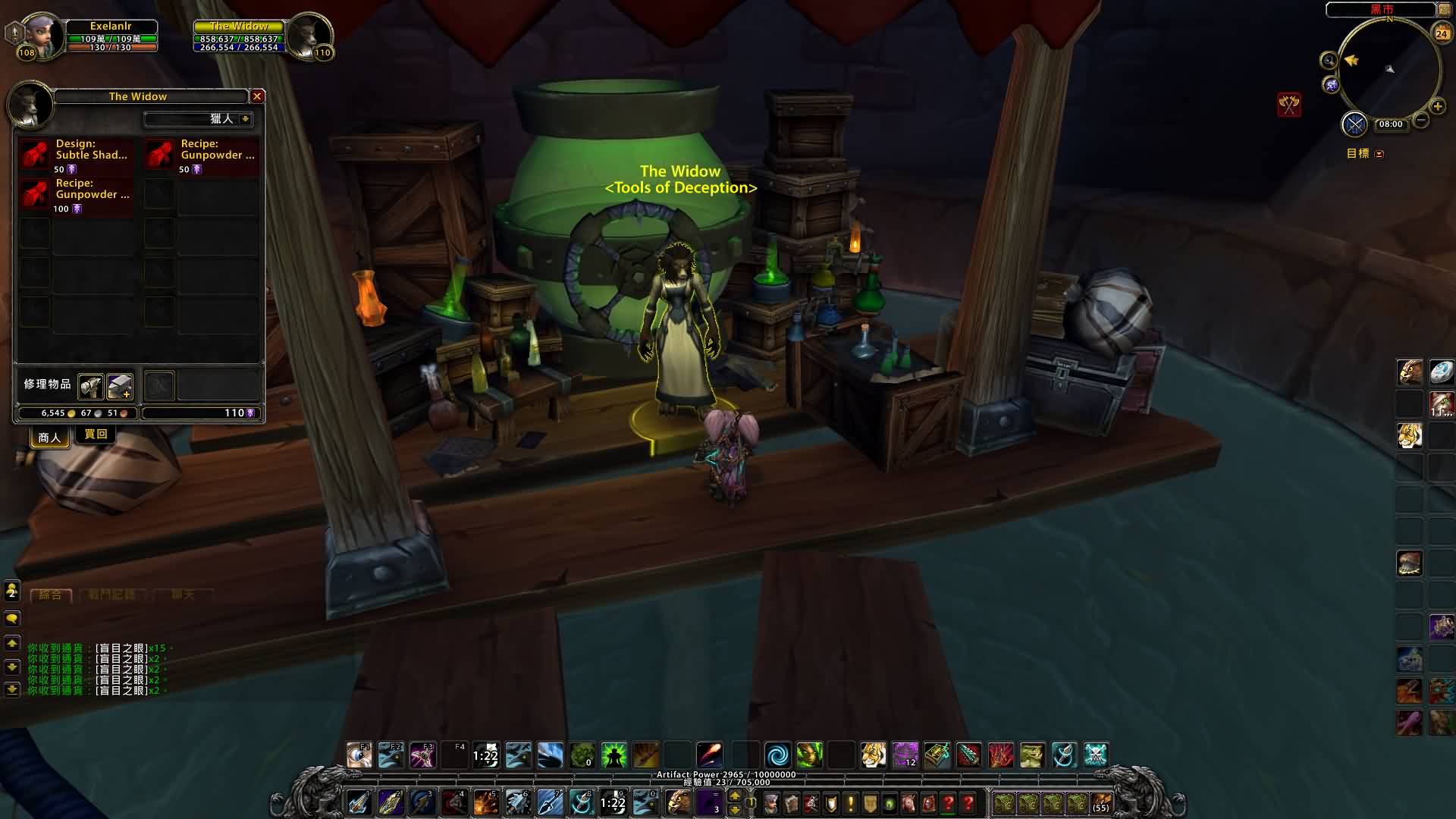Open the yellow exclamation quest log button

(x=851, y=803)
